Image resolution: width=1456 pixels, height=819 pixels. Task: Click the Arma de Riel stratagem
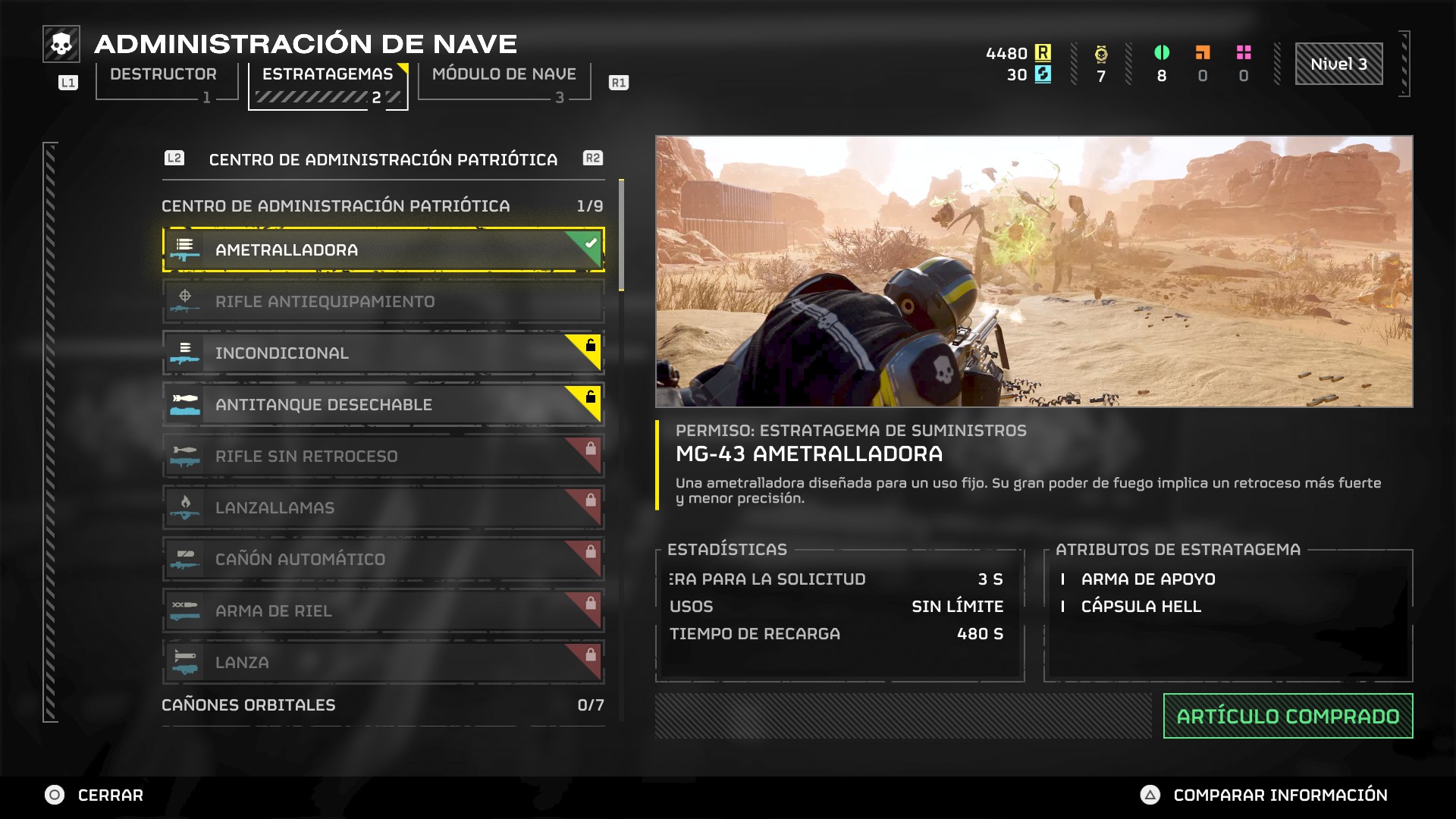tap(383, 611)
